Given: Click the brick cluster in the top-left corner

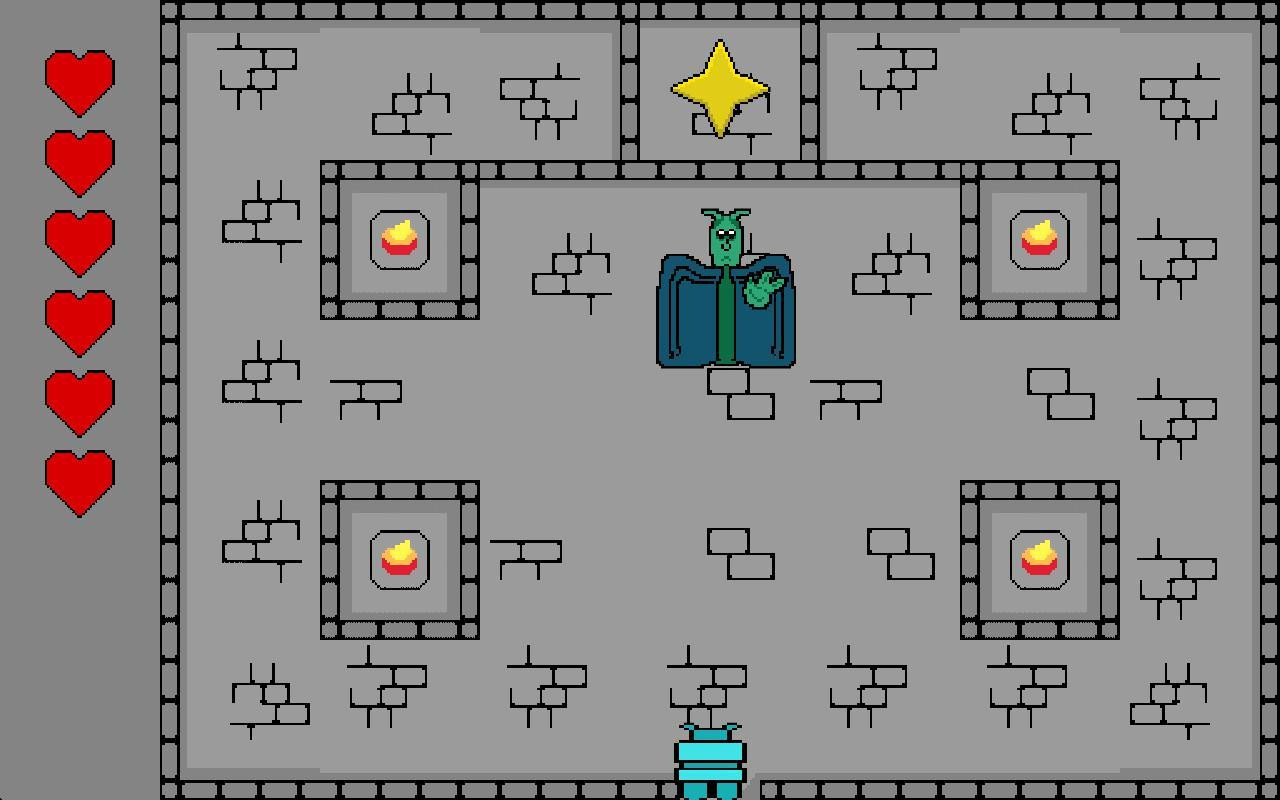Looking at the screenshot, I should [x=255, y=70].
